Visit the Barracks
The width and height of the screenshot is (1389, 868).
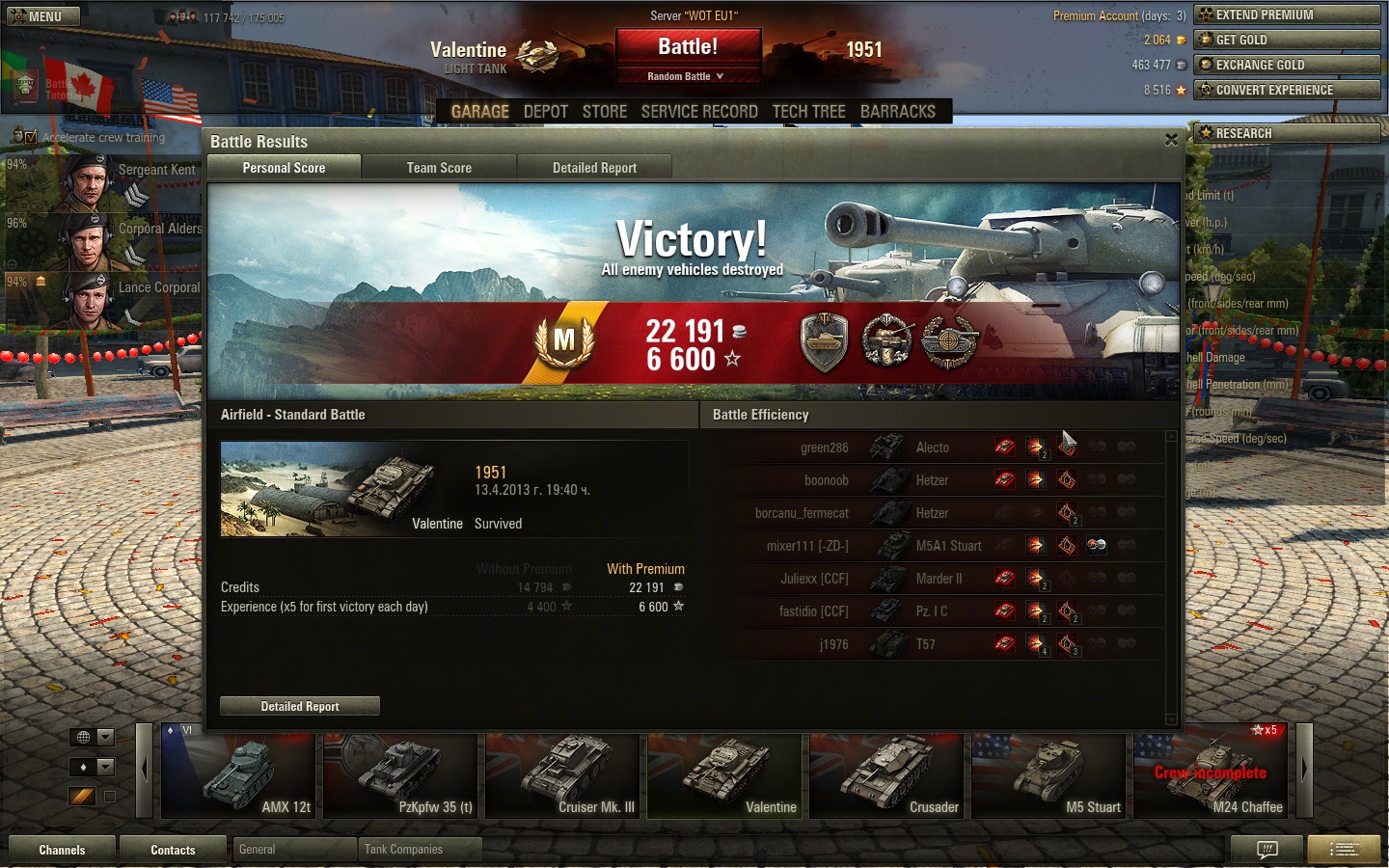click(x=897, y=112)
